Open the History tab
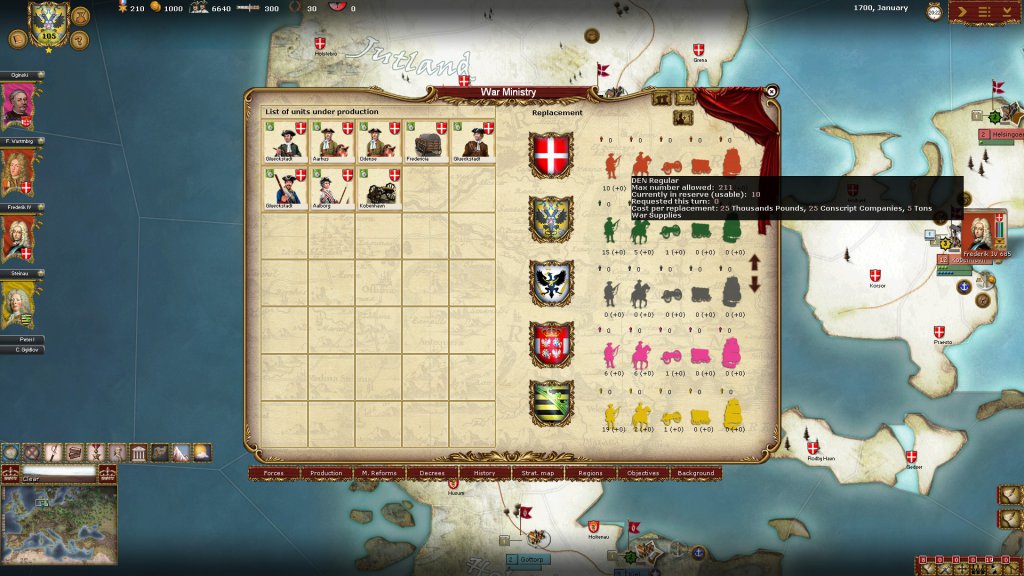 tap(485, 473)
